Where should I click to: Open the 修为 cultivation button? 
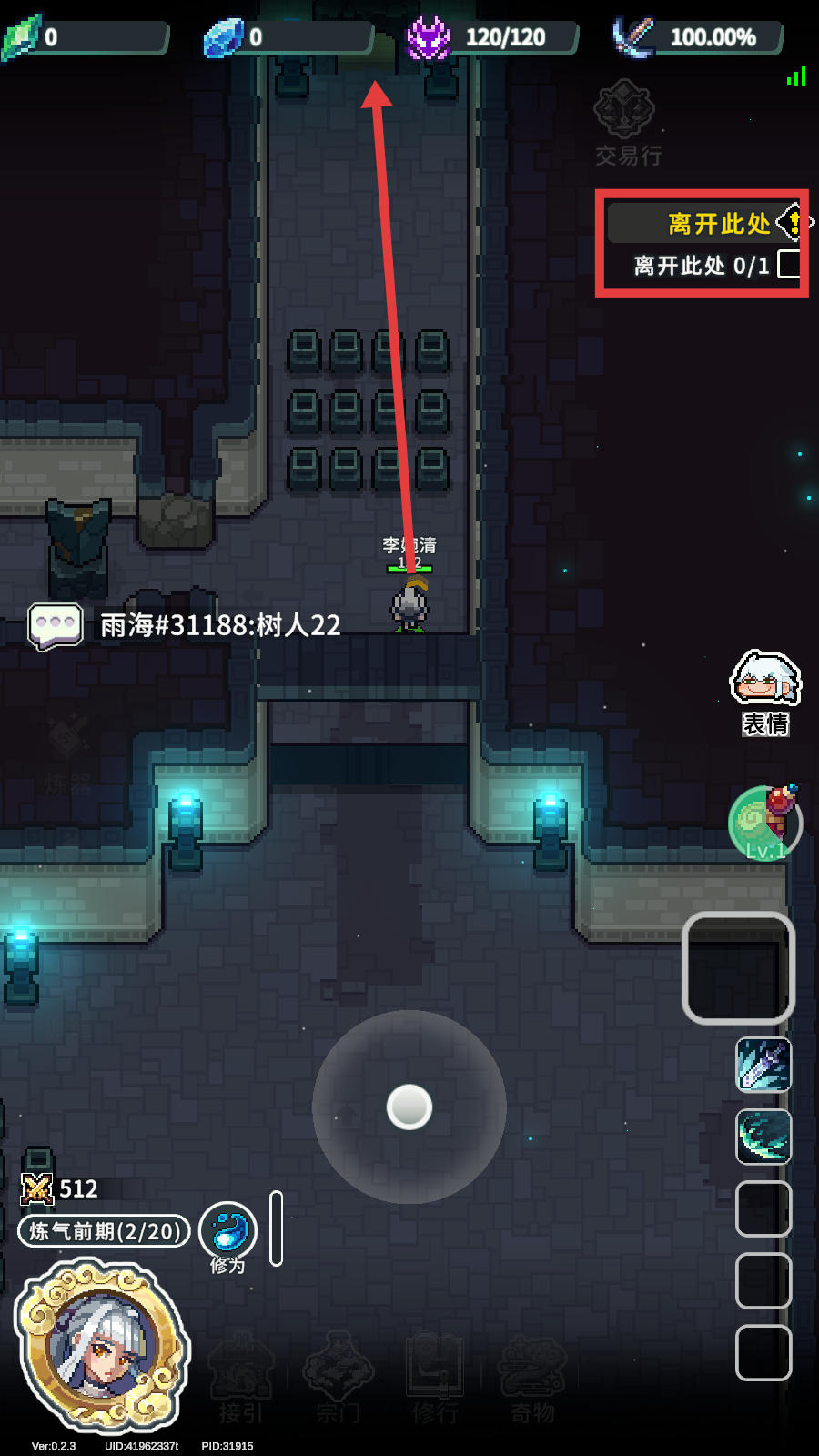pyautogui.click(x=227, y=1233)
